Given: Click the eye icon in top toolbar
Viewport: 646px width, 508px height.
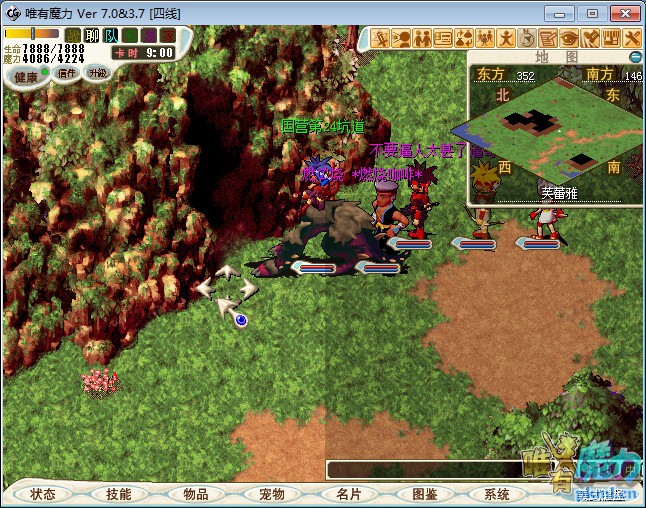Looking at the screenshot, I should coord(568,39).
